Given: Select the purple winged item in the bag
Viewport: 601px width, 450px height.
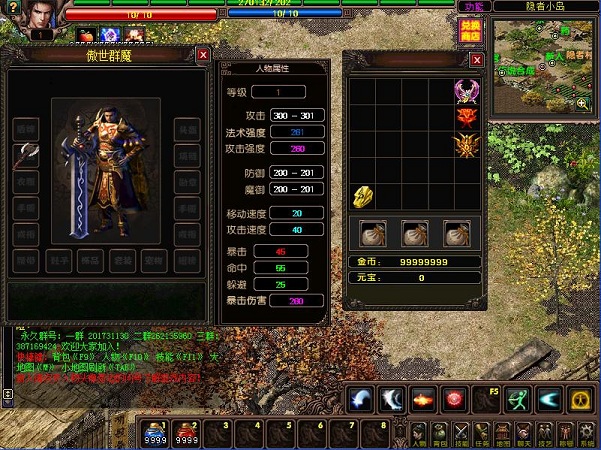Looking at the screenshot, I should coord(465,91).
